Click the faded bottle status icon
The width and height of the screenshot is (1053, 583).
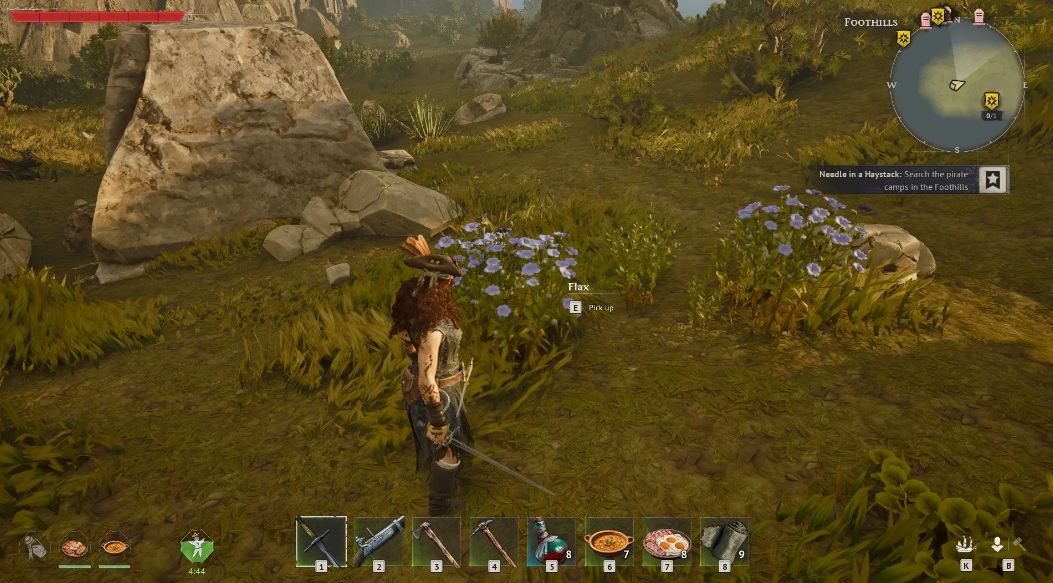click(x=34, y=547)
